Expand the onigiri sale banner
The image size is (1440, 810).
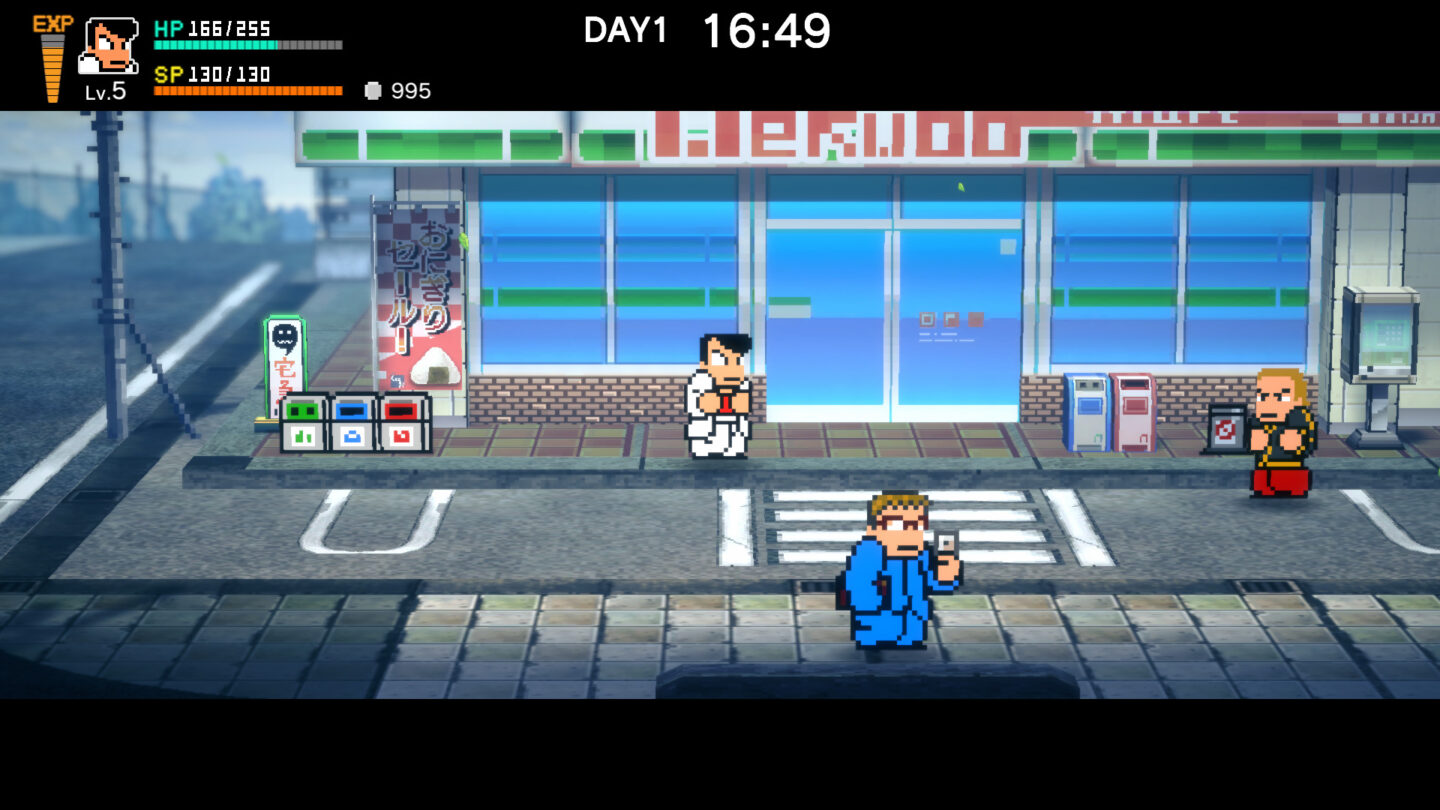420,290
